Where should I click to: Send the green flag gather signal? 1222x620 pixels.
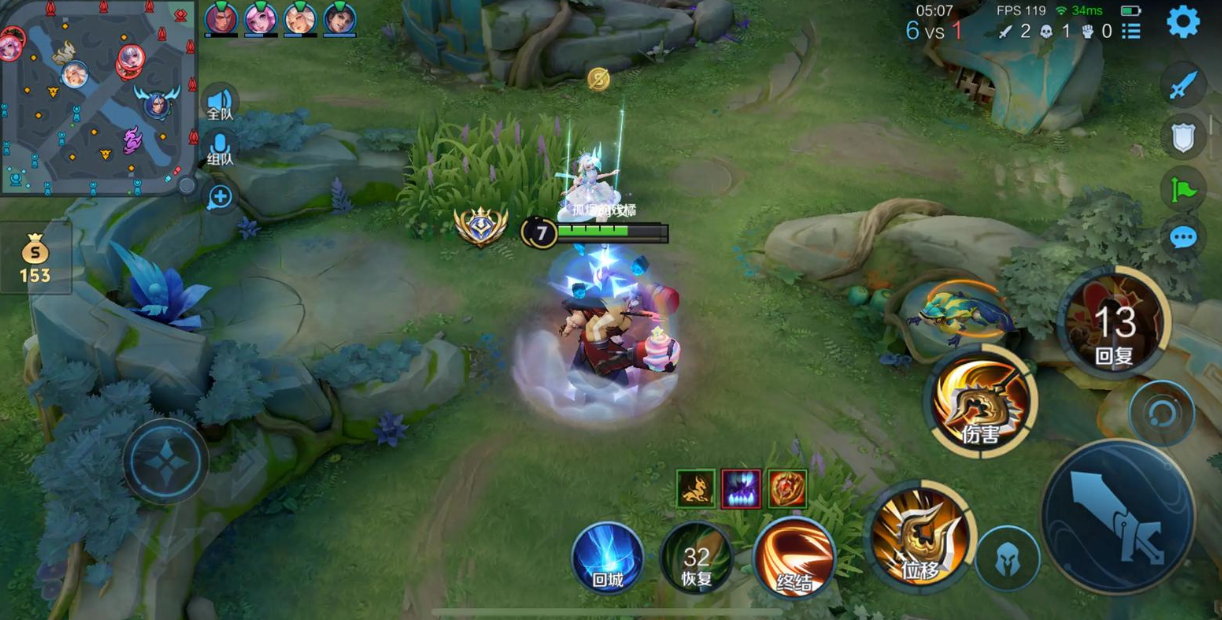[1183, 187]
